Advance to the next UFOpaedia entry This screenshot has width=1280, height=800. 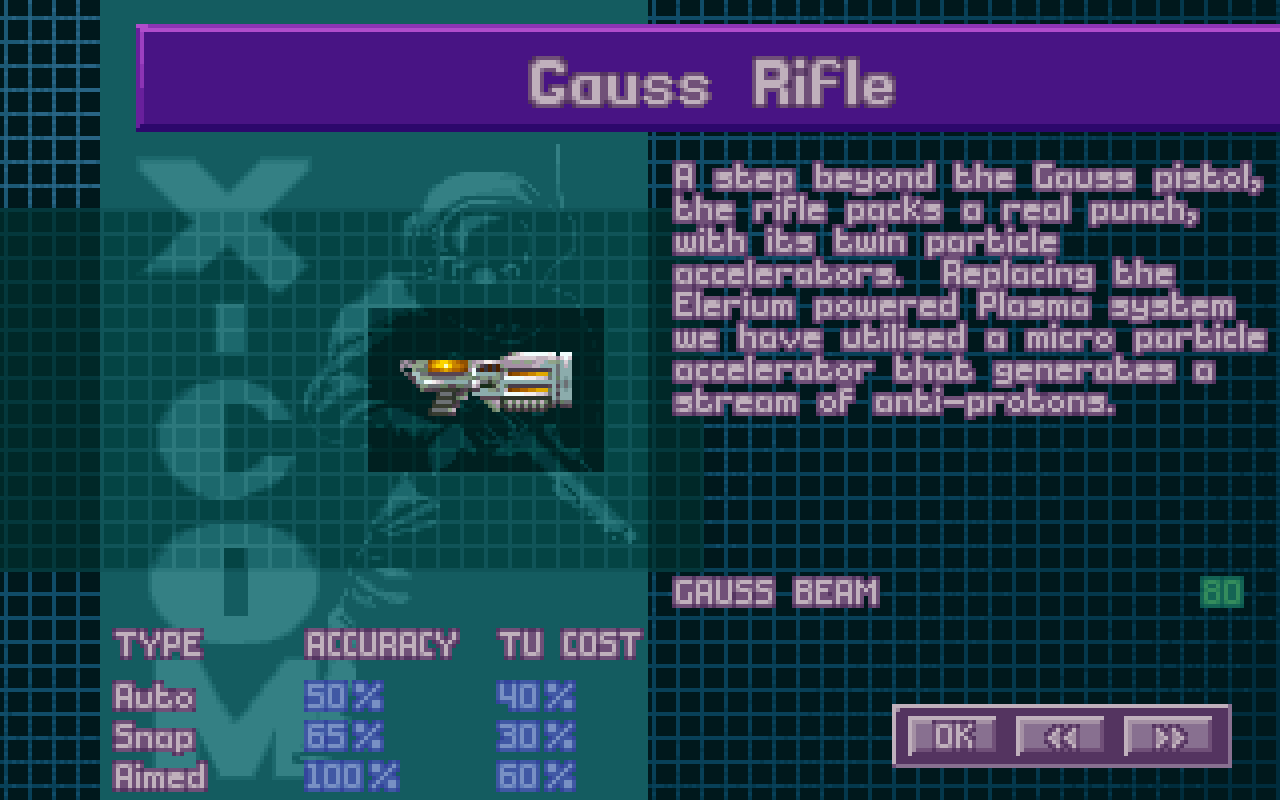click(1168, 736)
